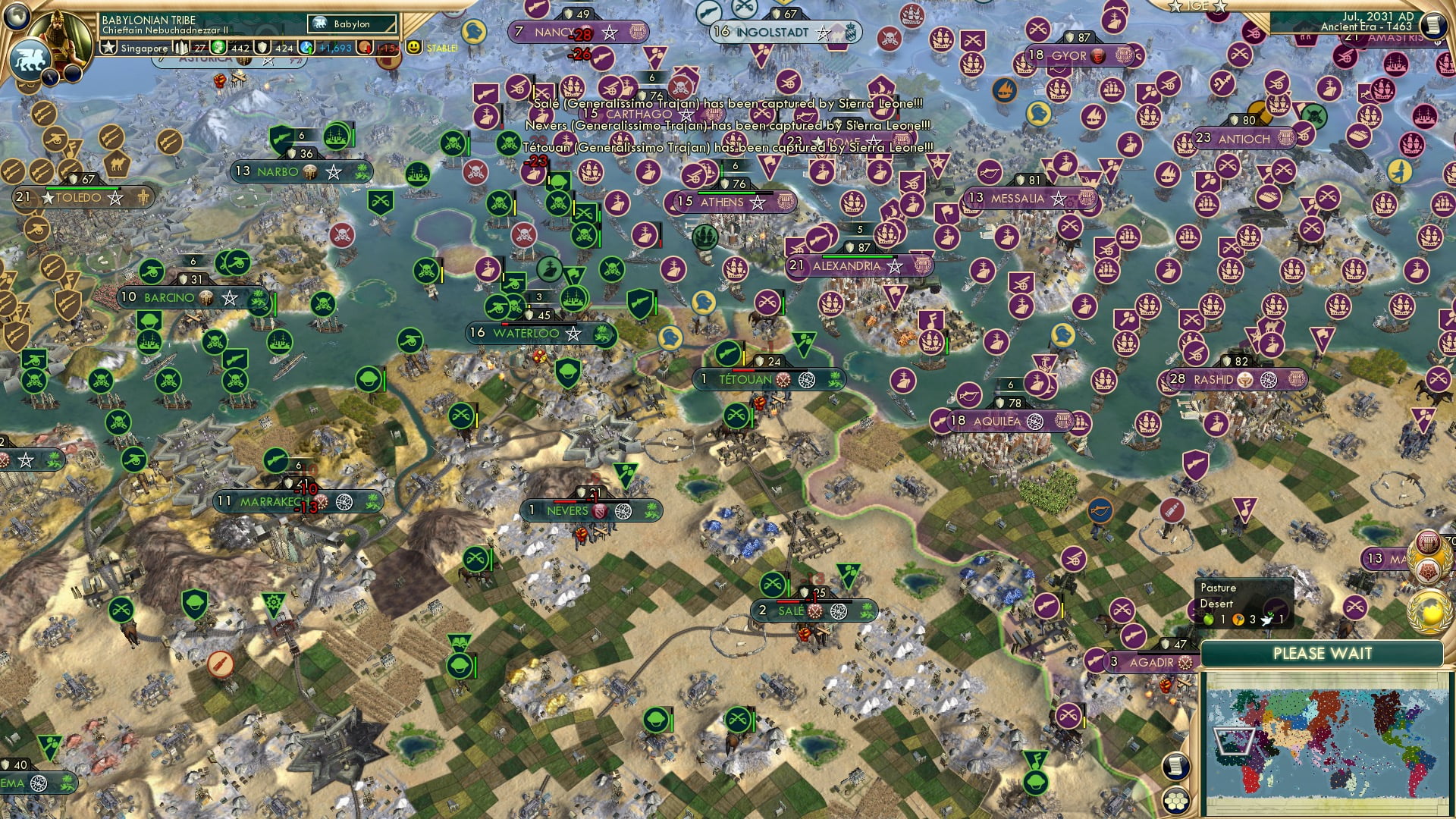Open social policies scroll icon beside the minimap

1175,765
